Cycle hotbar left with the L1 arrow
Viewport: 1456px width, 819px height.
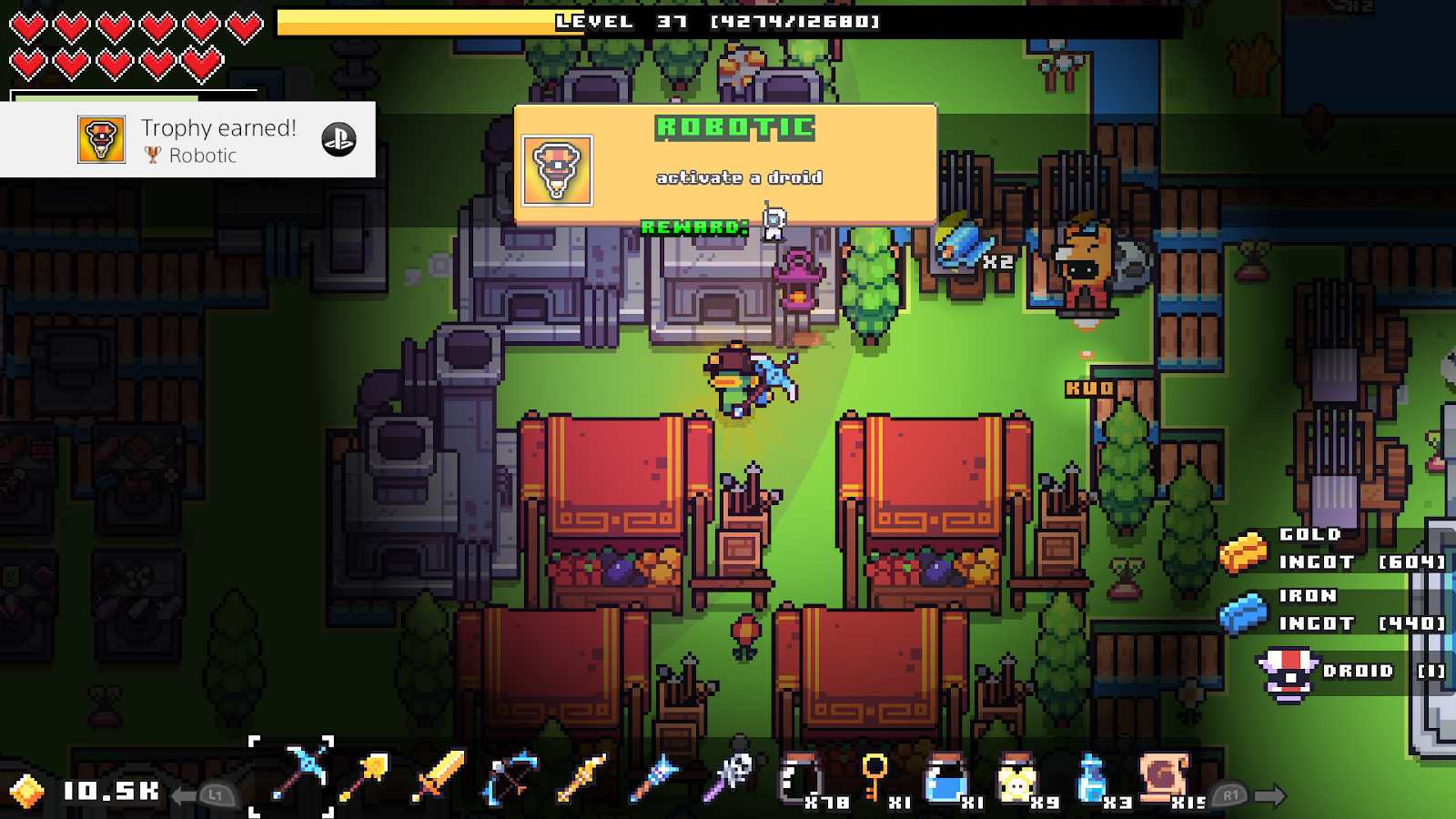click(216, 794)
